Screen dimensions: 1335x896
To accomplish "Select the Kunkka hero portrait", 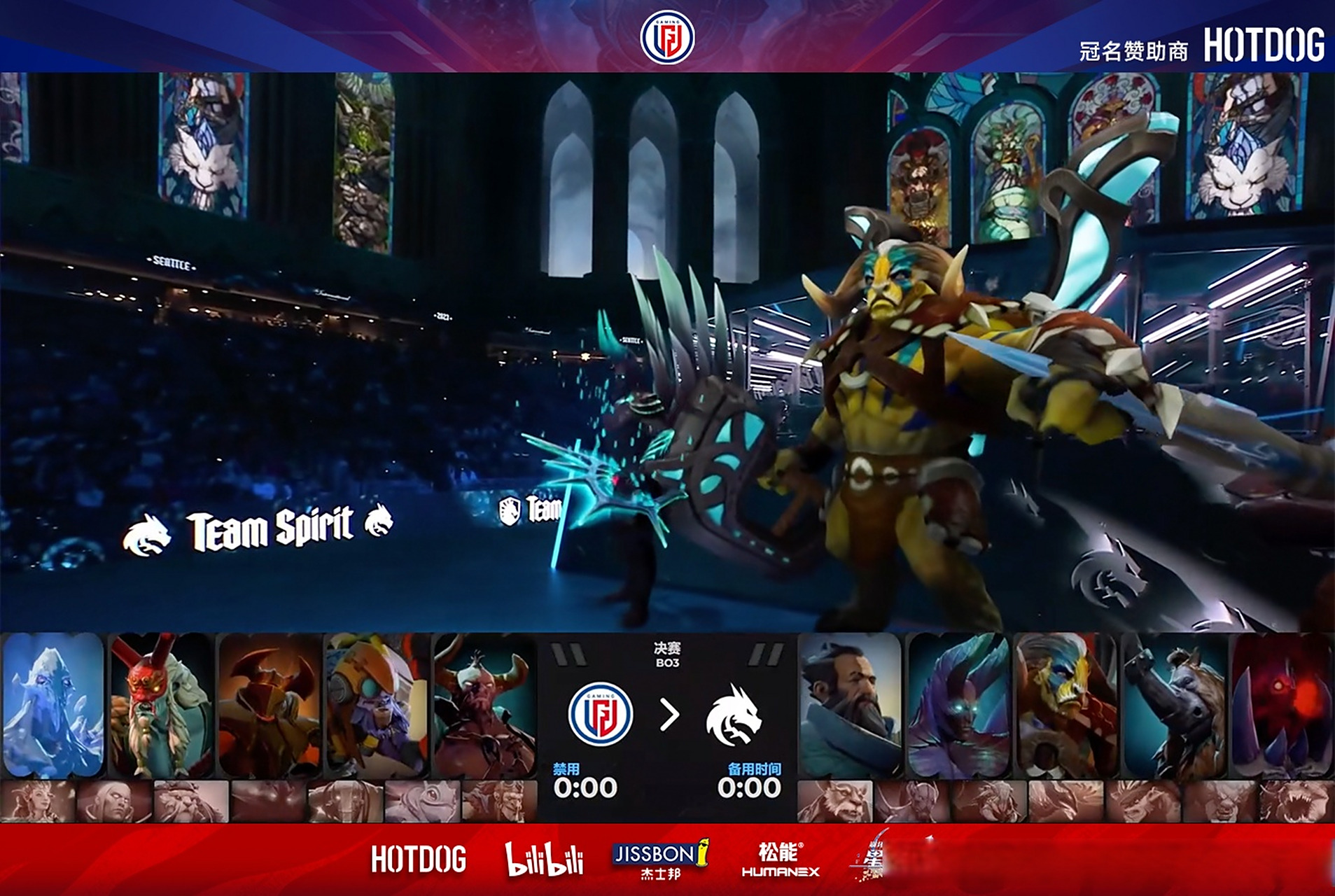I will 850,705.
